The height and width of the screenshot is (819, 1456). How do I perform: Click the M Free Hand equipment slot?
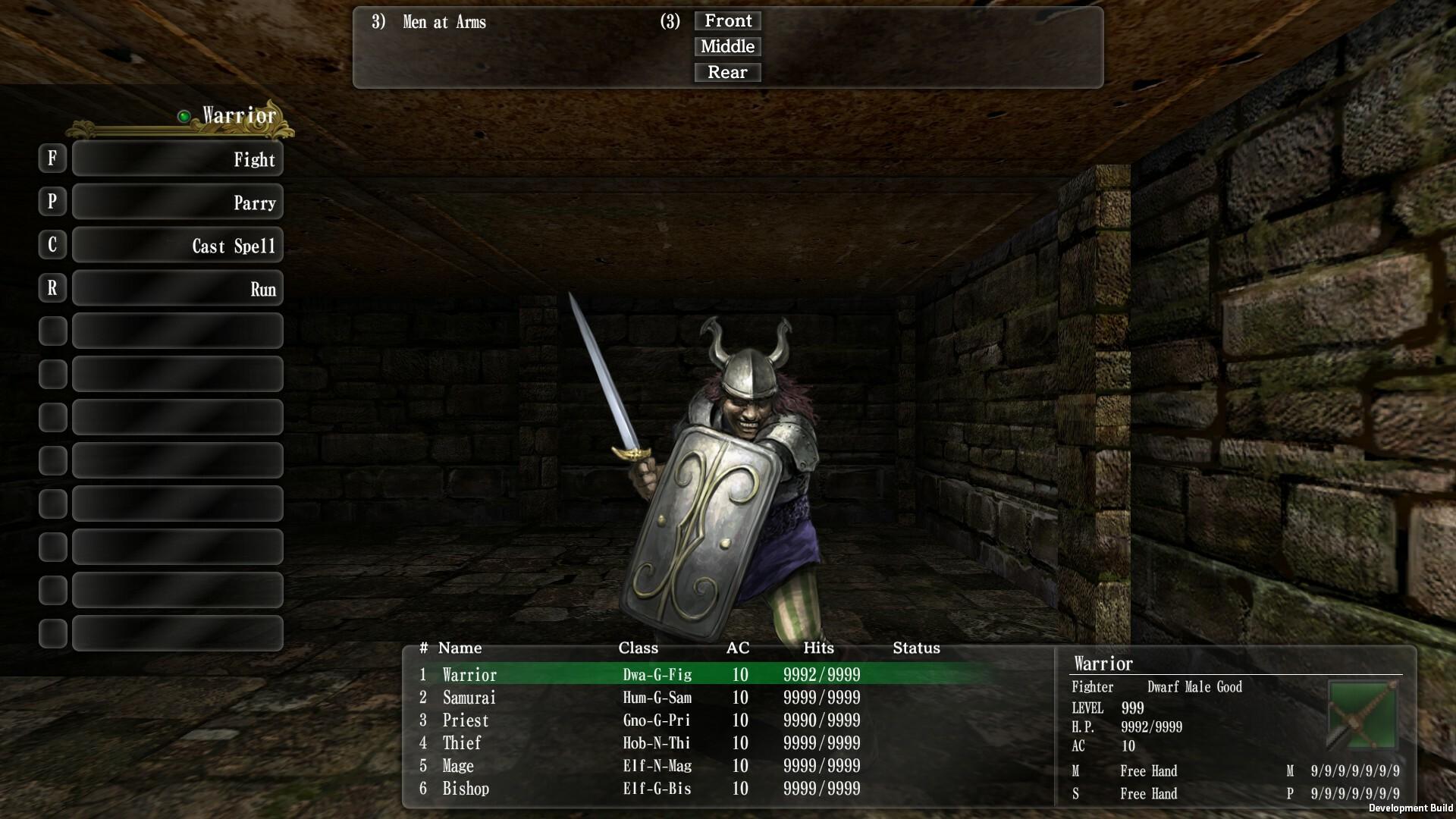tap(1149, 771)
